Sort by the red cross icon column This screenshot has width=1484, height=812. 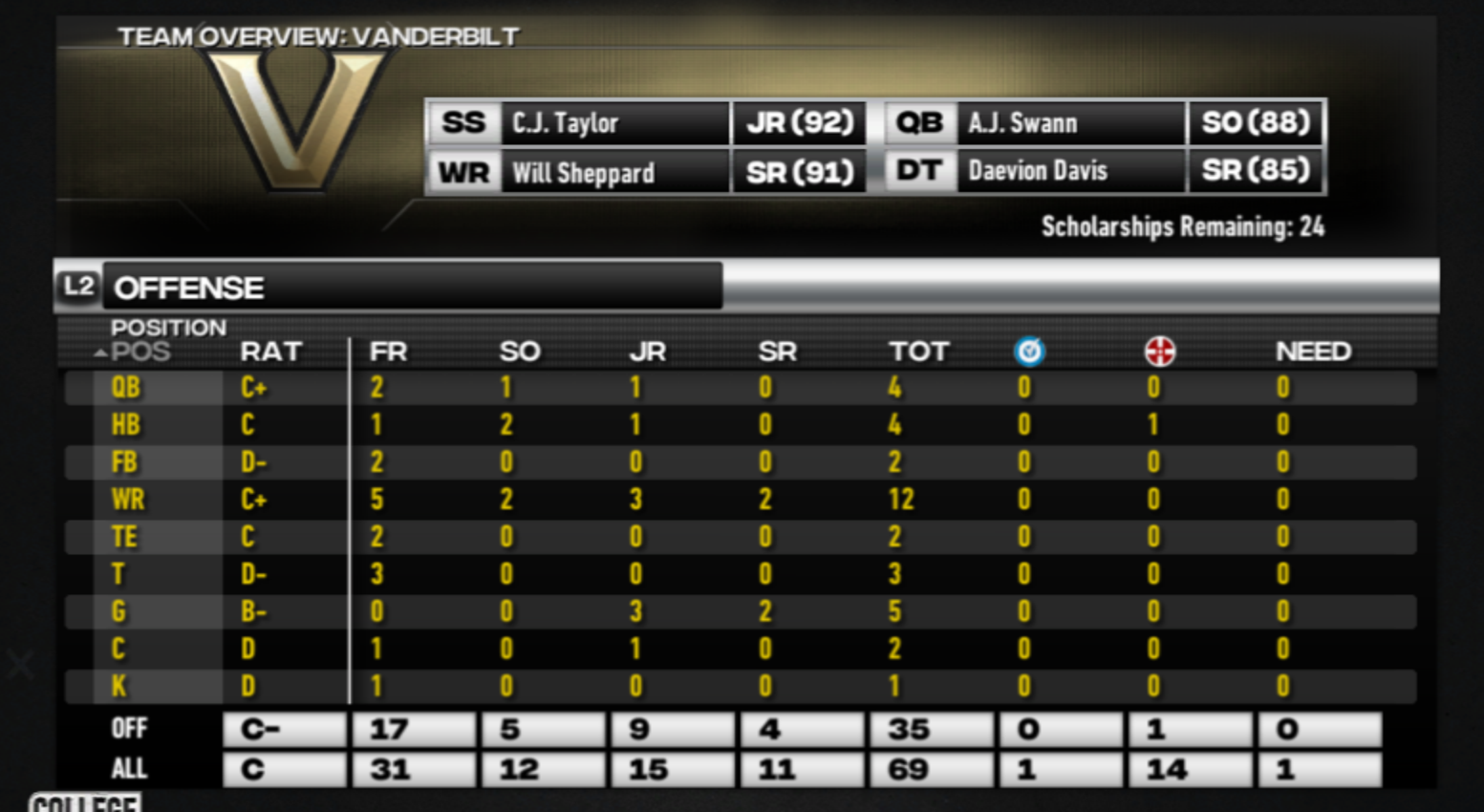pos(1159,352)
